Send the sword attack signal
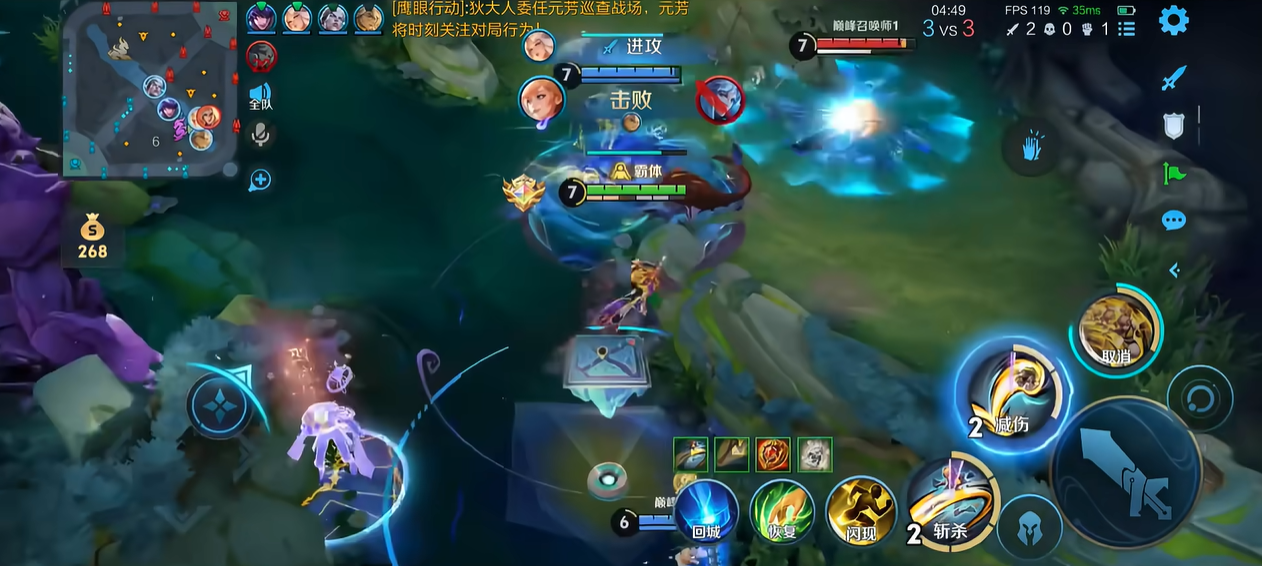 [x=1173, y=78]
